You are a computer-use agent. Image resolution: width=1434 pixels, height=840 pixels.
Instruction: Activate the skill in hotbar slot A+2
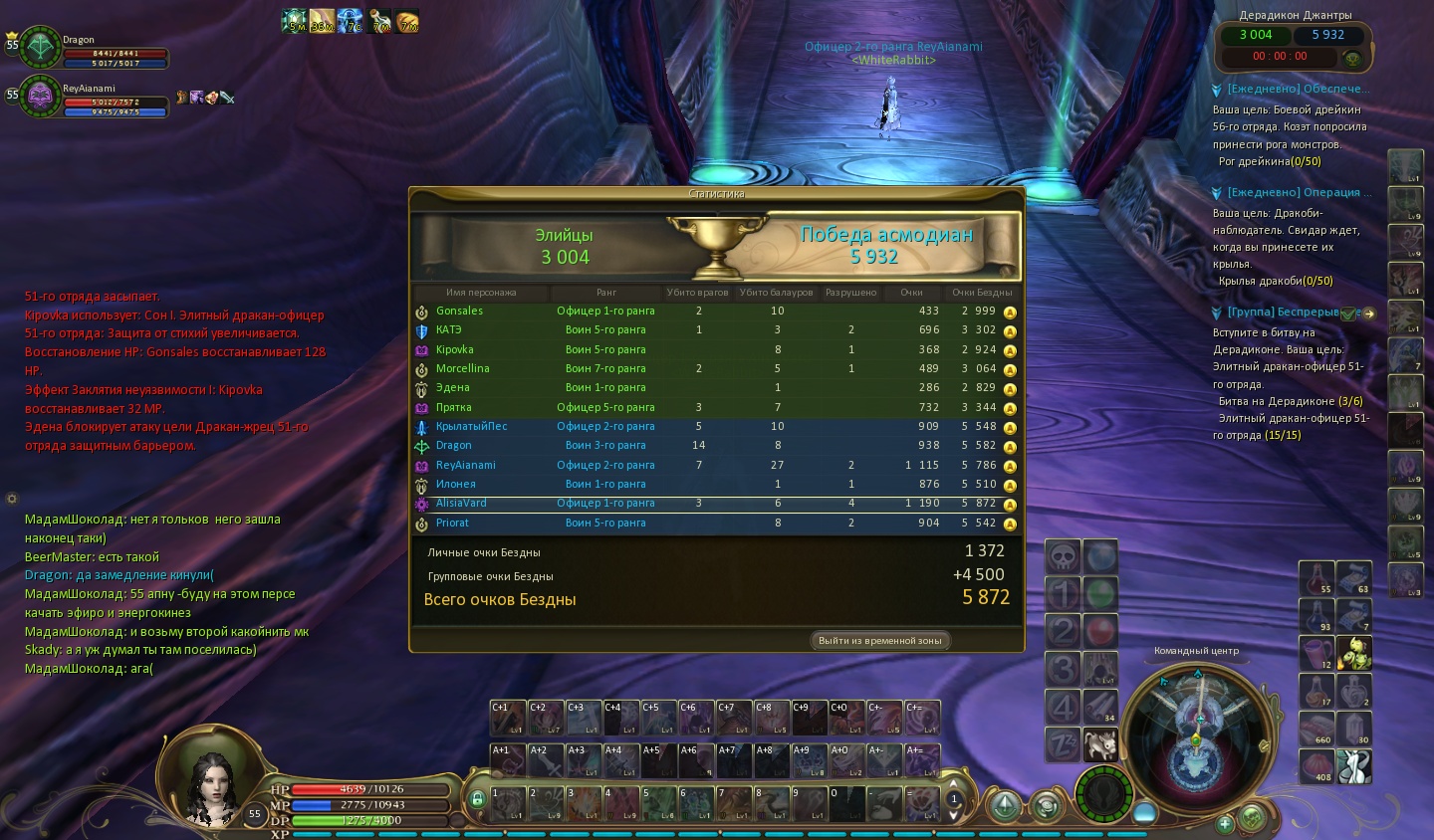point(546,761)
